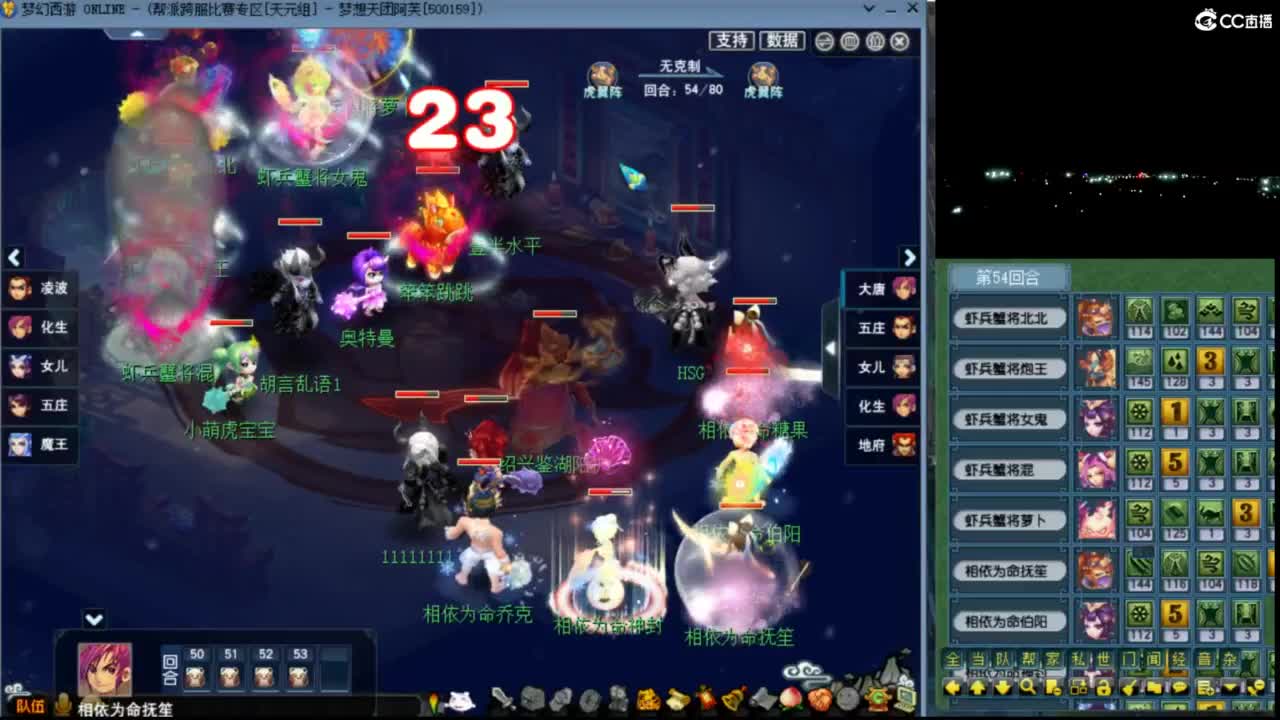Click the yellow chat bubble icon near chat tabs

tap(1178, 688)
